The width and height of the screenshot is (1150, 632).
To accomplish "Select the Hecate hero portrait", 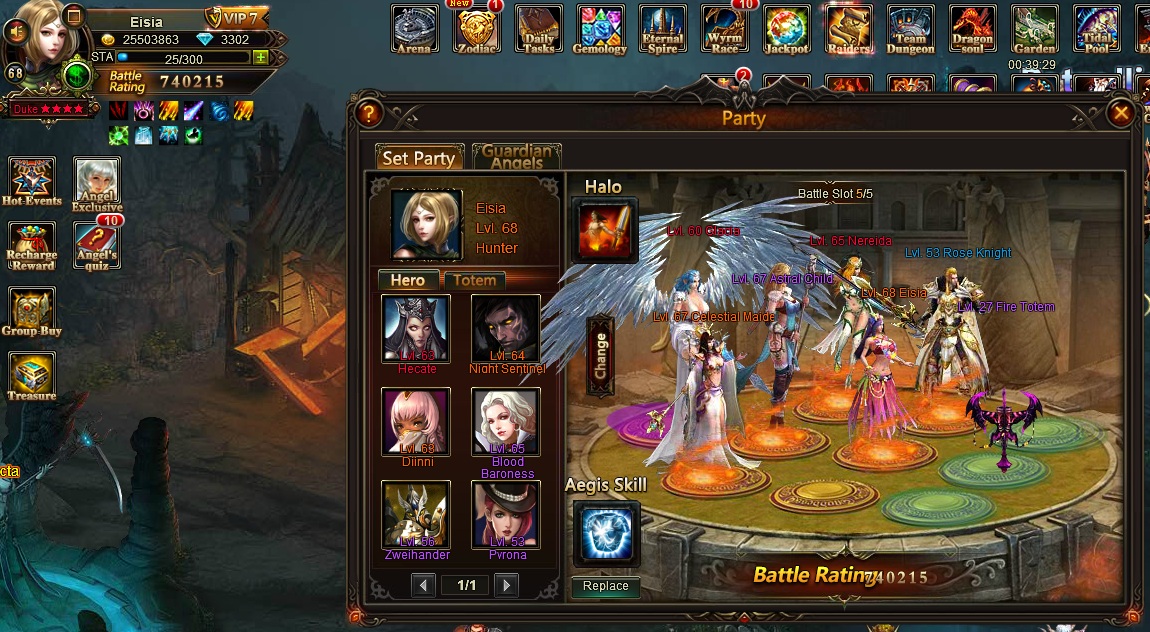I will (x=416, y=328).
